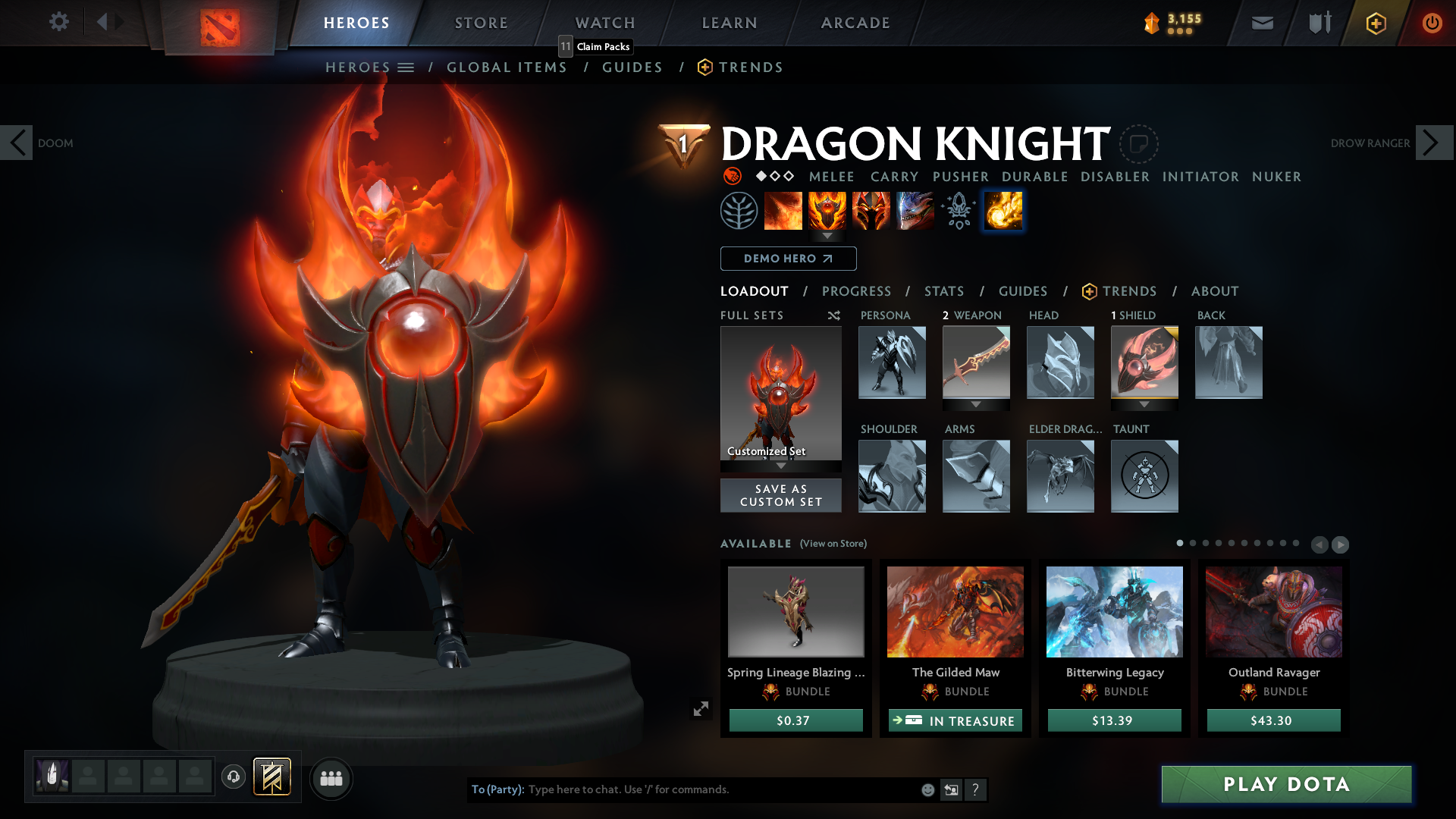Select the Elder Dragon Form ability icon
The height and width of the screenshot is (819, 1456).
click(915, 211)
